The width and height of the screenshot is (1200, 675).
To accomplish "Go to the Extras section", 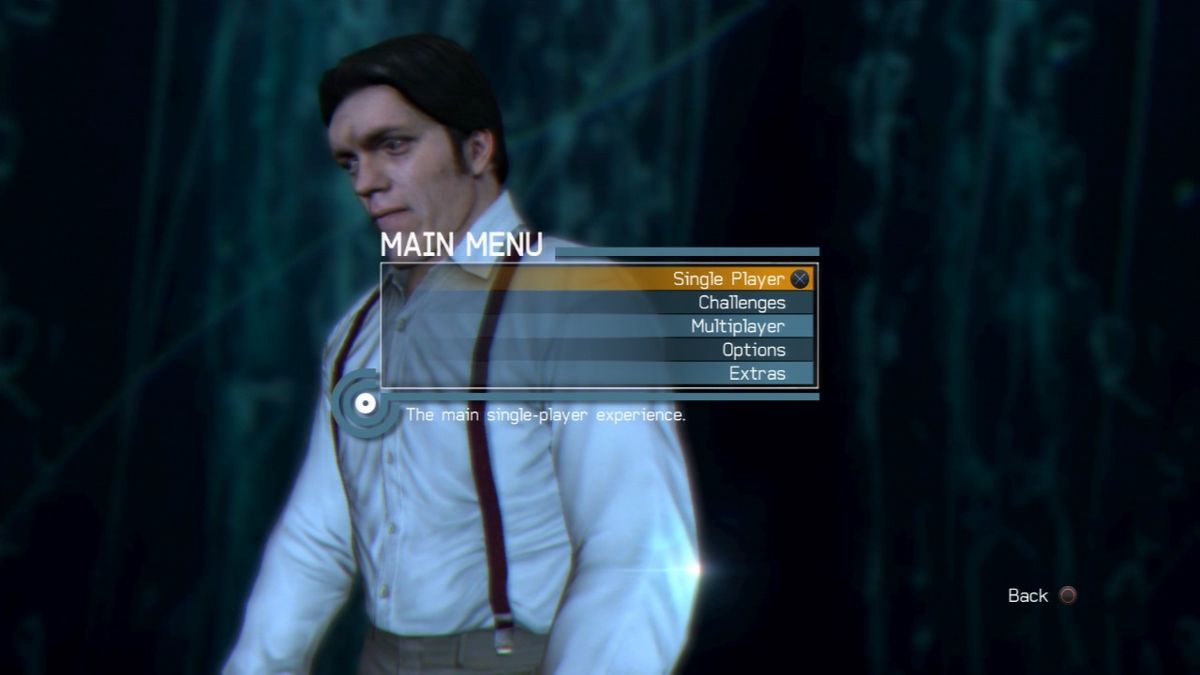I will 756,374.
